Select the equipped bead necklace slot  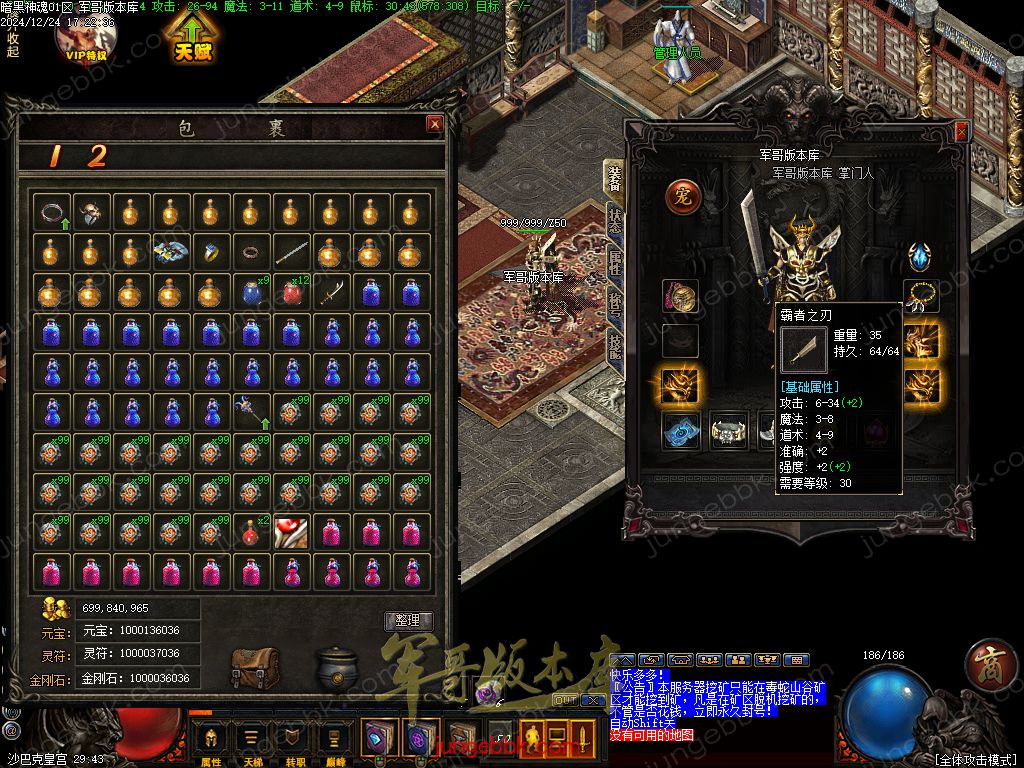(921, 295)
